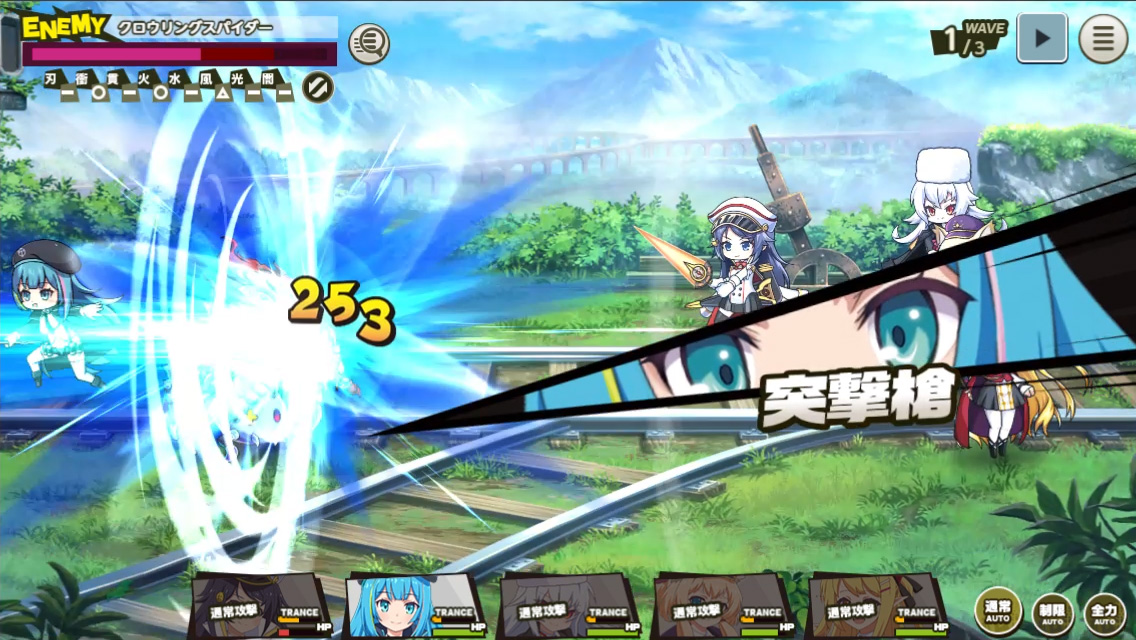The width and height of the screenshot is (1136, 640).
Task: Open the enemy details magnifier icon
Action: click(x=369, y=43)
